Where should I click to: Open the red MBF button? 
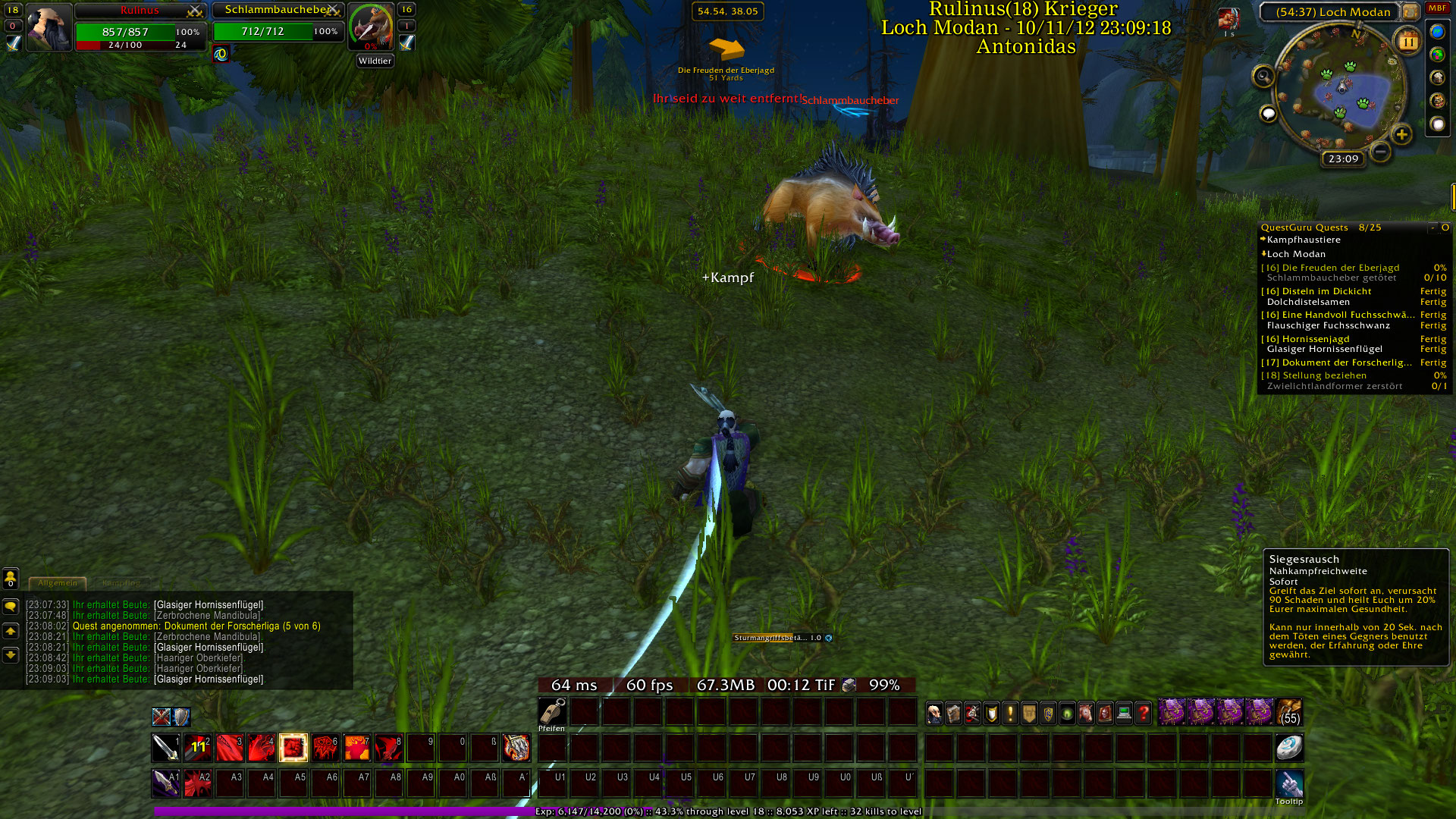1437,8
